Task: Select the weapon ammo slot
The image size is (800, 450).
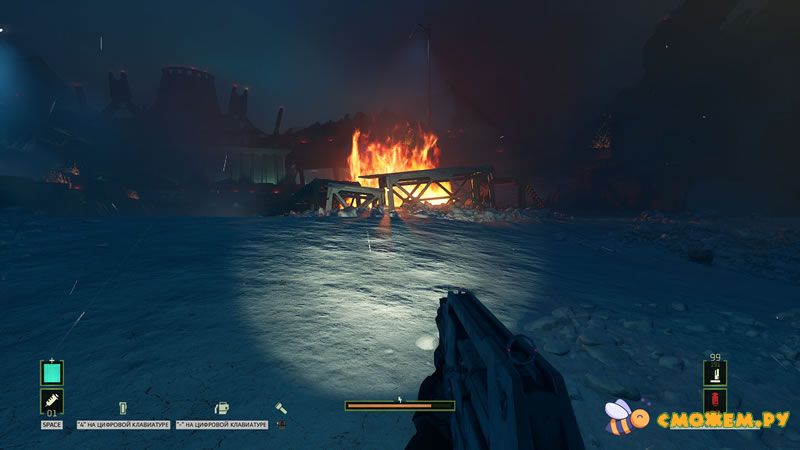Action: click(714, 373)
